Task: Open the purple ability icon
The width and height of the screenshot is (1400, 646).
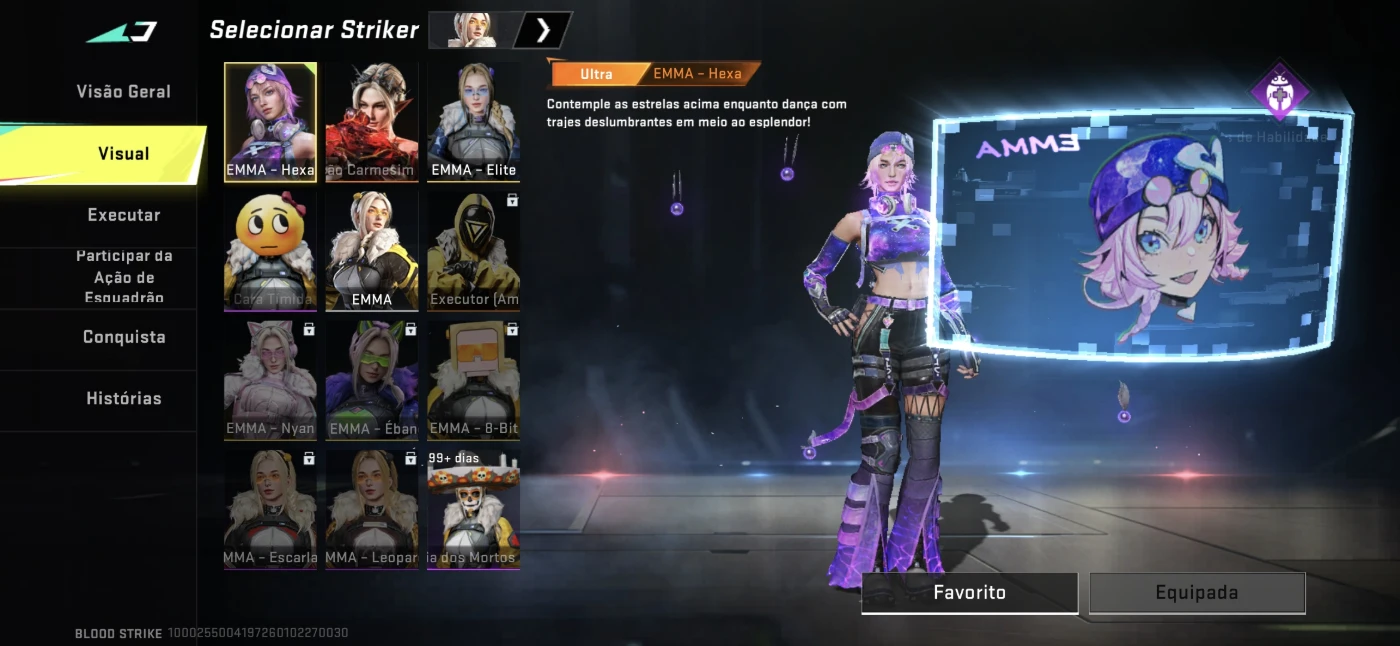Action: click(x=1279, y=92)
